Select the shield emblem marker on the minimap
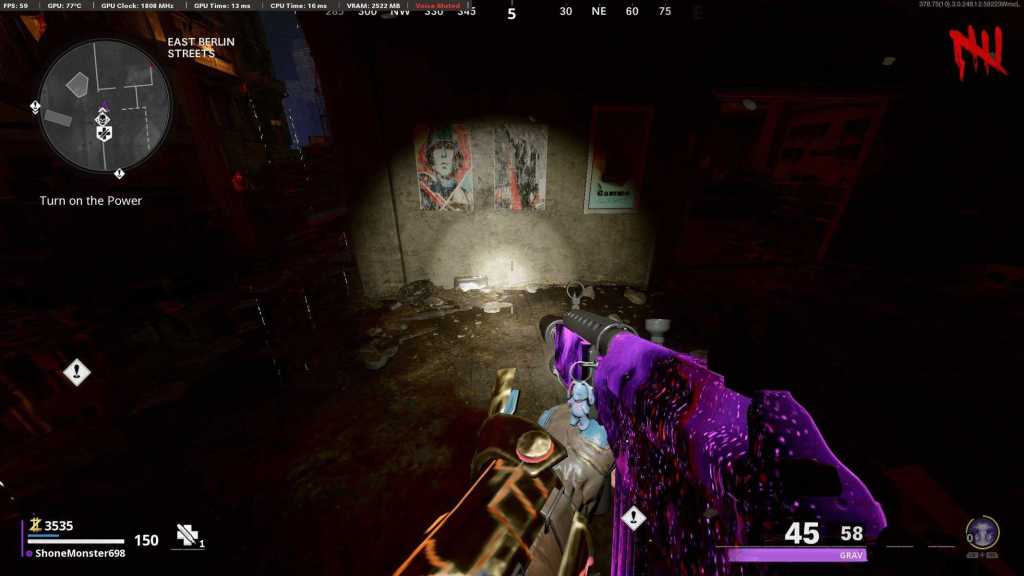 coord(103,133)
